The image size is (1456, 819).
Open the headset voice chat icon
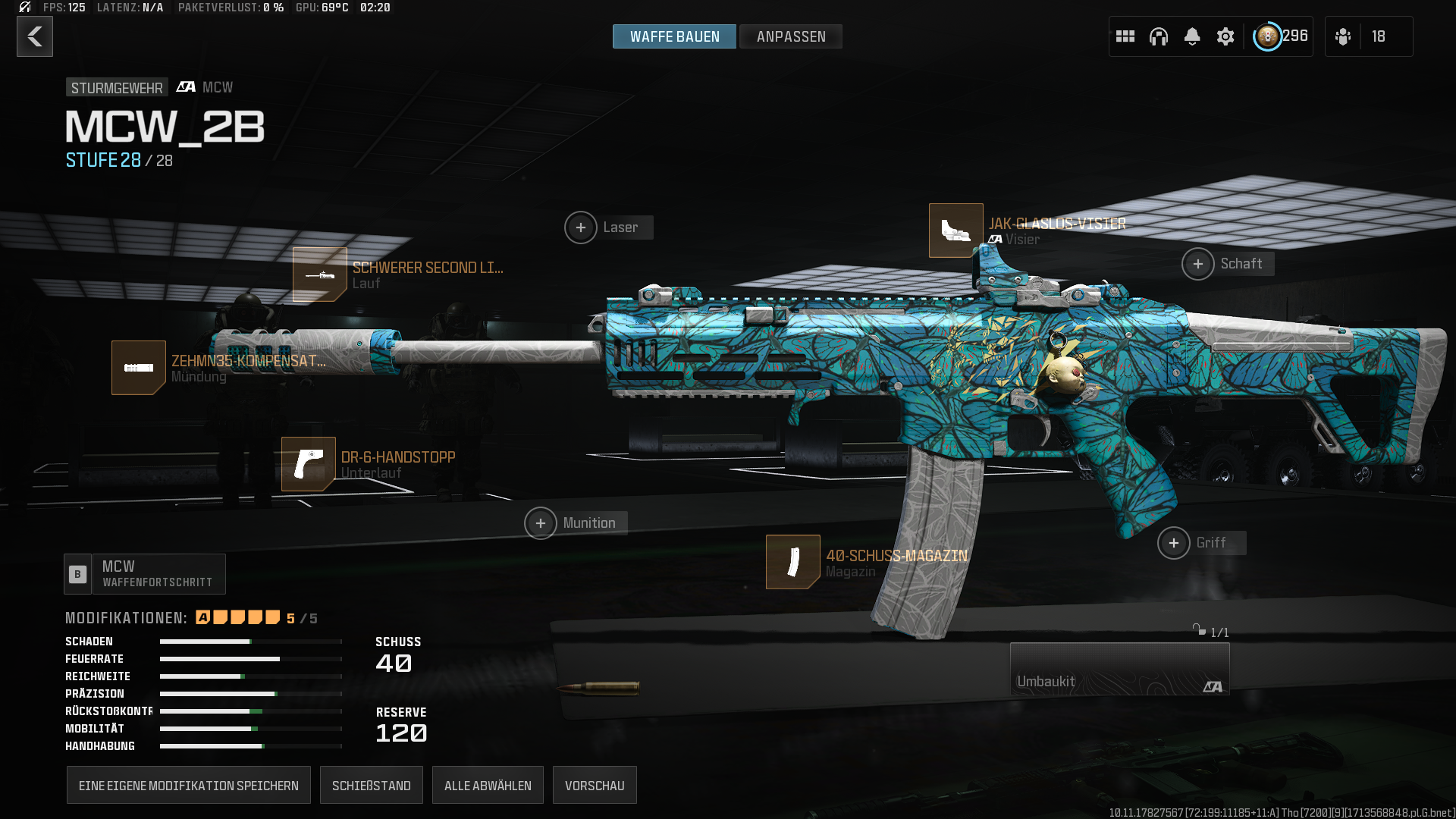tap(1158, 36)
